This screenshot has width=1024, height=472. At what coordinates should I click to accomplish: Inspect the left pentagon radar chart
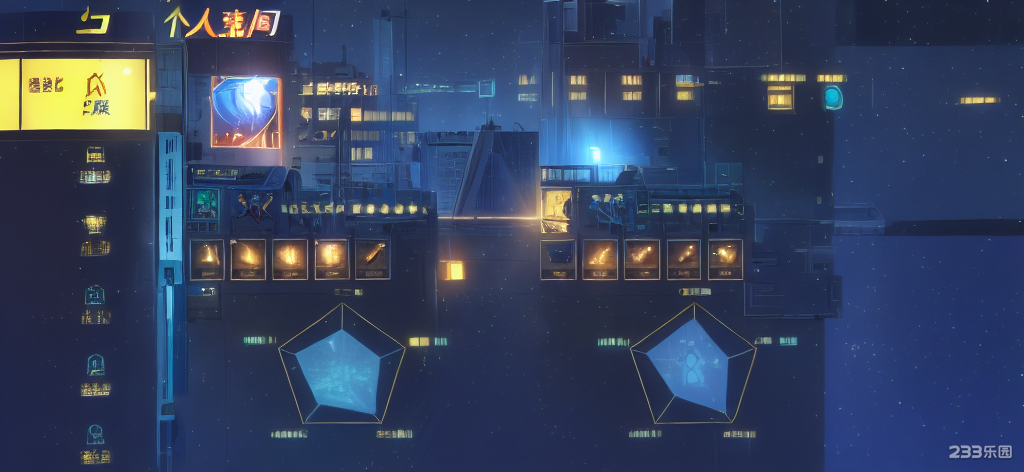[342, 366]
